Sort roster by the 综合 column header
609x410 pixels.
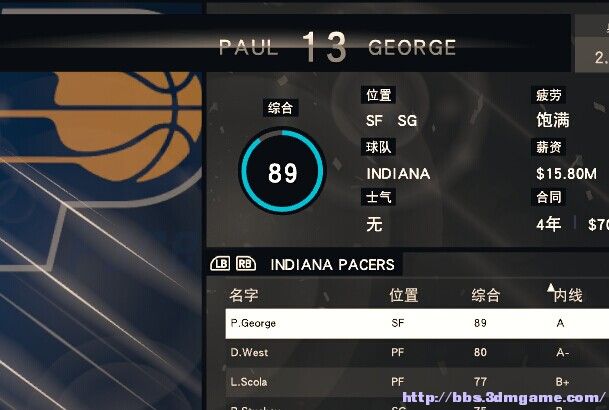tap(486, 296)
